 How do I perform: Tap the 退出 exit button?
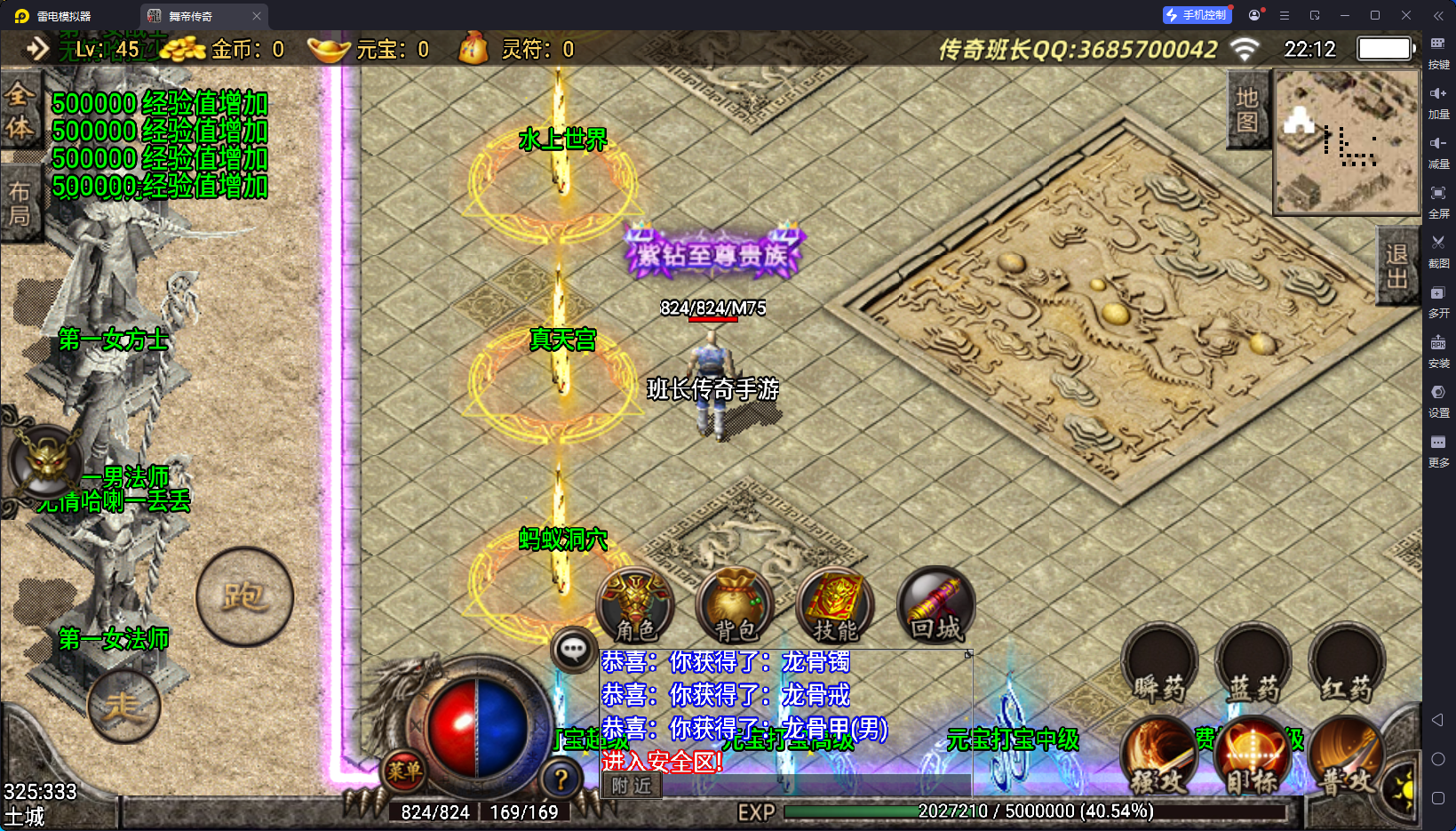coord(1396,266)
